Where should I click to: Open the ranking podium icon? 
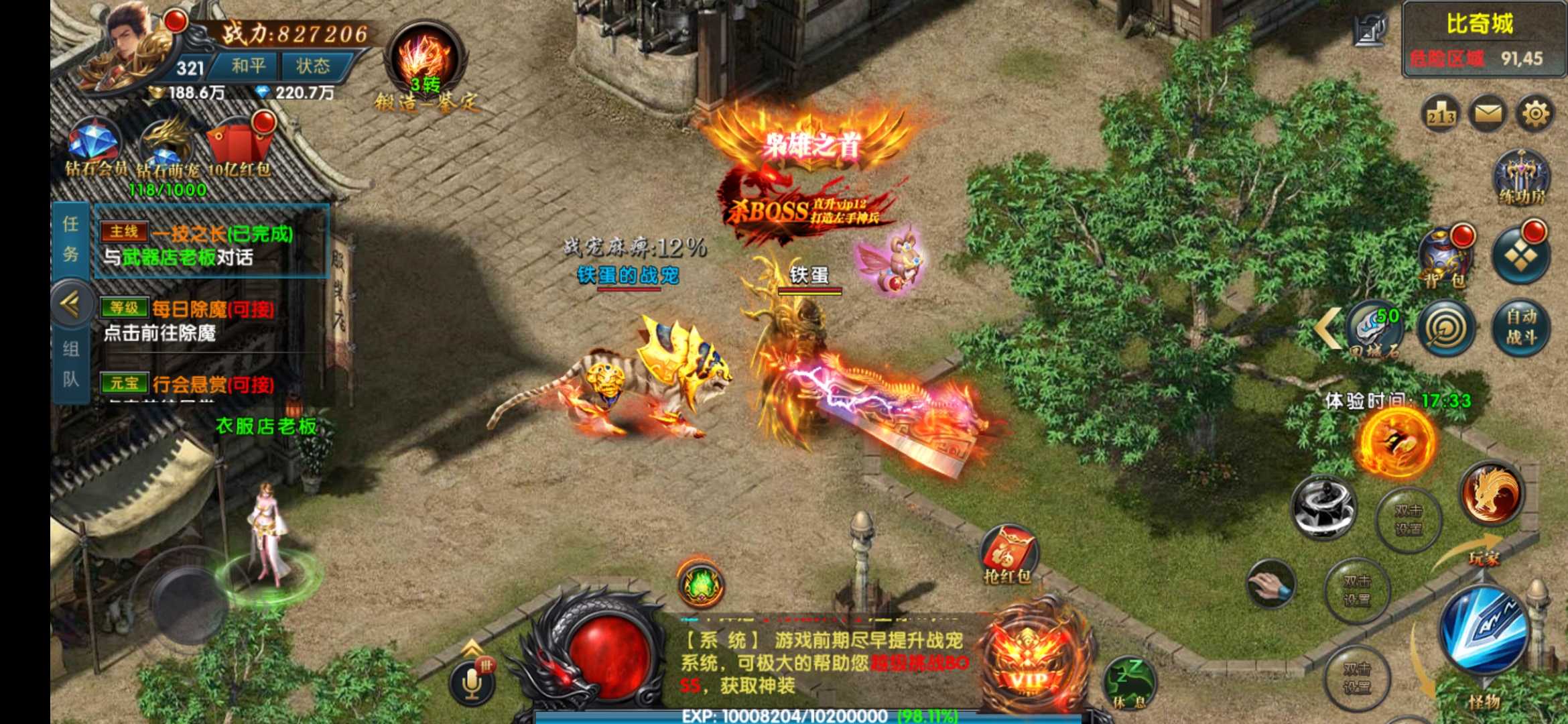click(1441, 115)
